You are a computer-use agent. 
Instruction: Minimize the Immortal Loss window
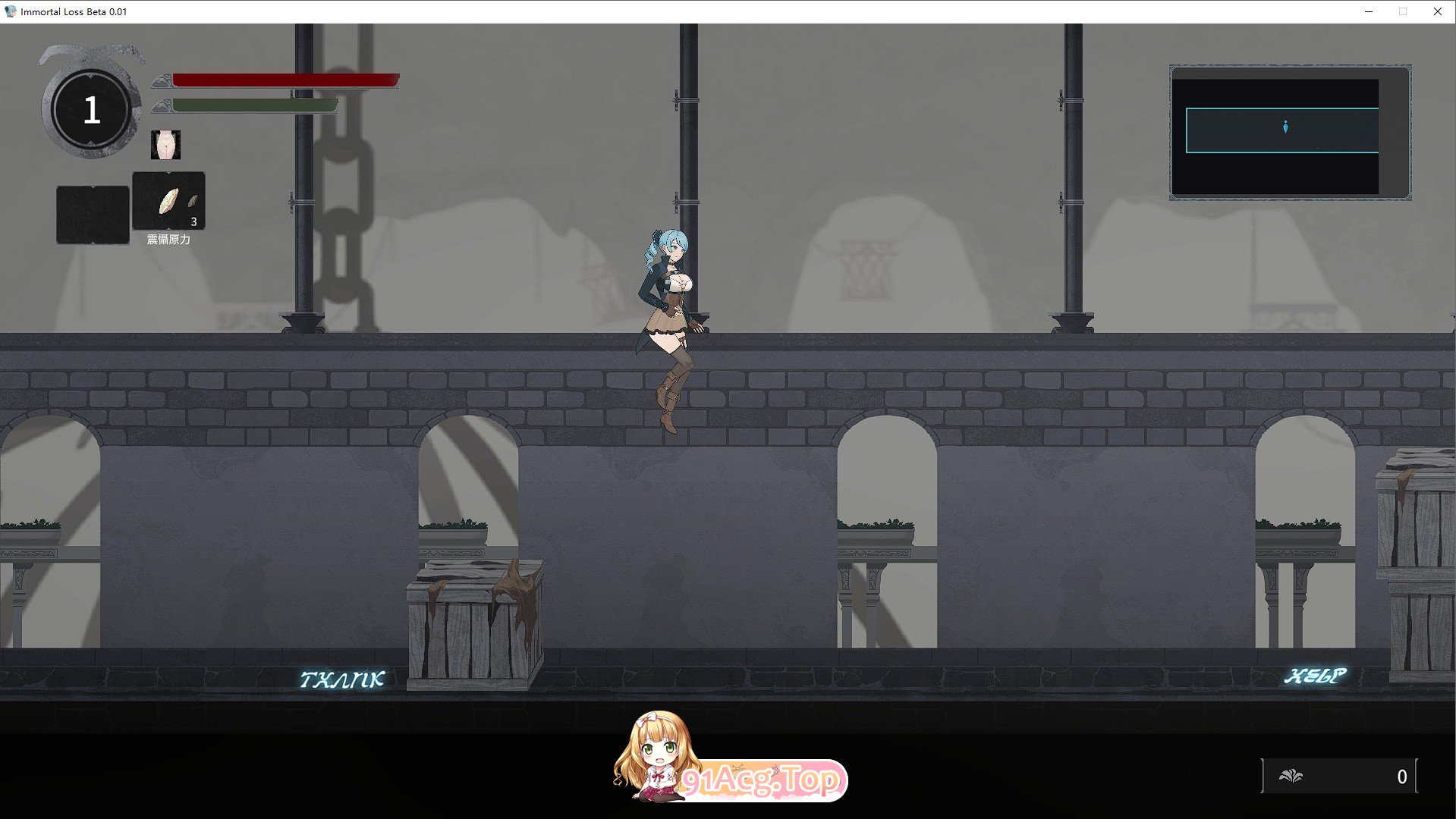point(1368,11)
